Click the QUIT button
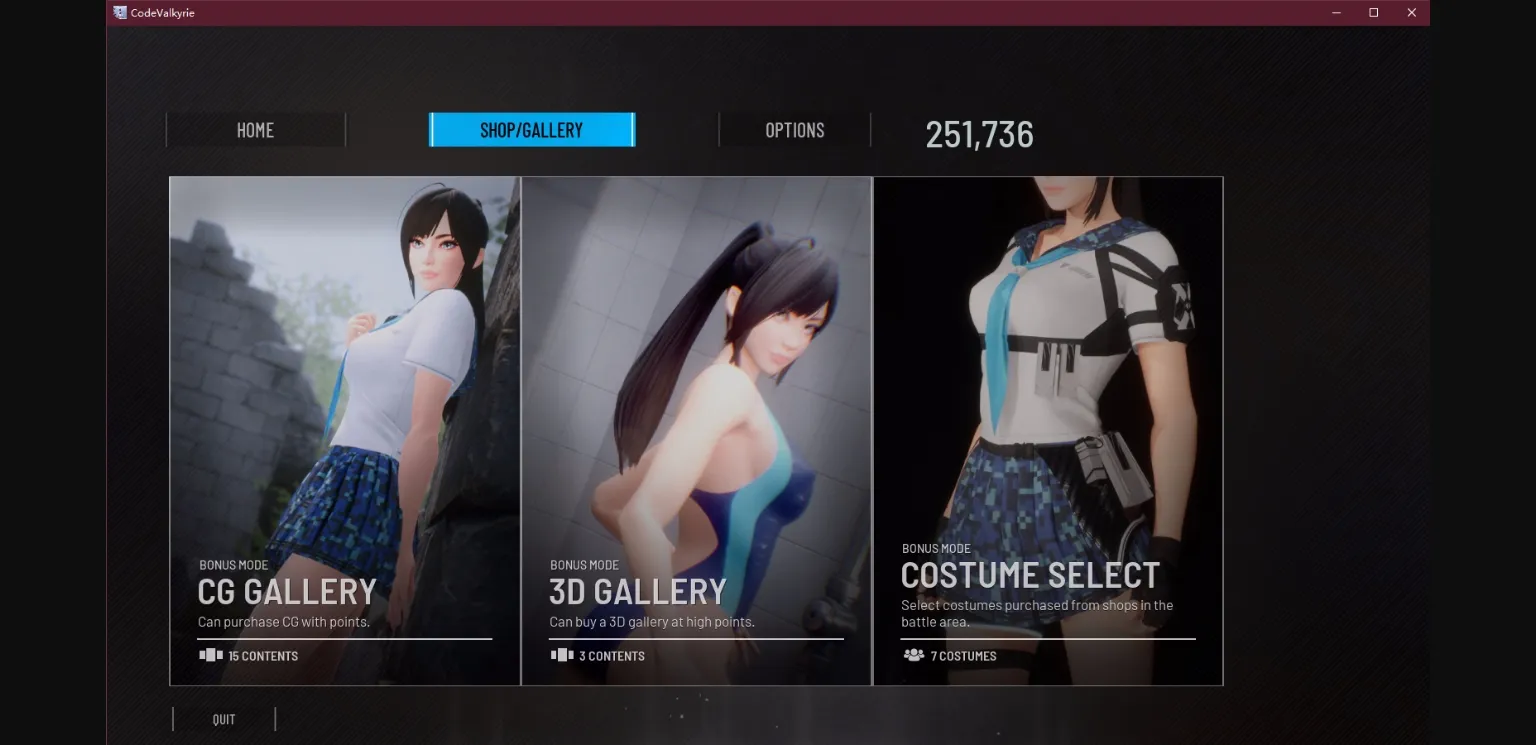The width and height of the screenshot is (1536, 745). (223, 718)
